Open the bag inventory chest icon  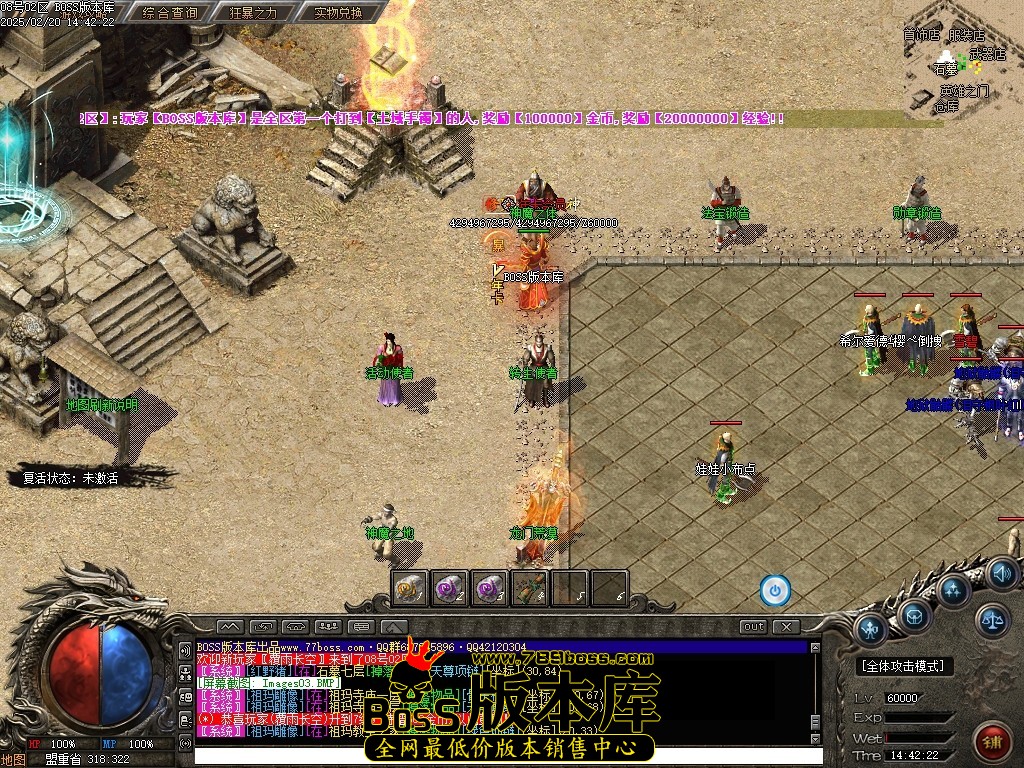[914, 615]
